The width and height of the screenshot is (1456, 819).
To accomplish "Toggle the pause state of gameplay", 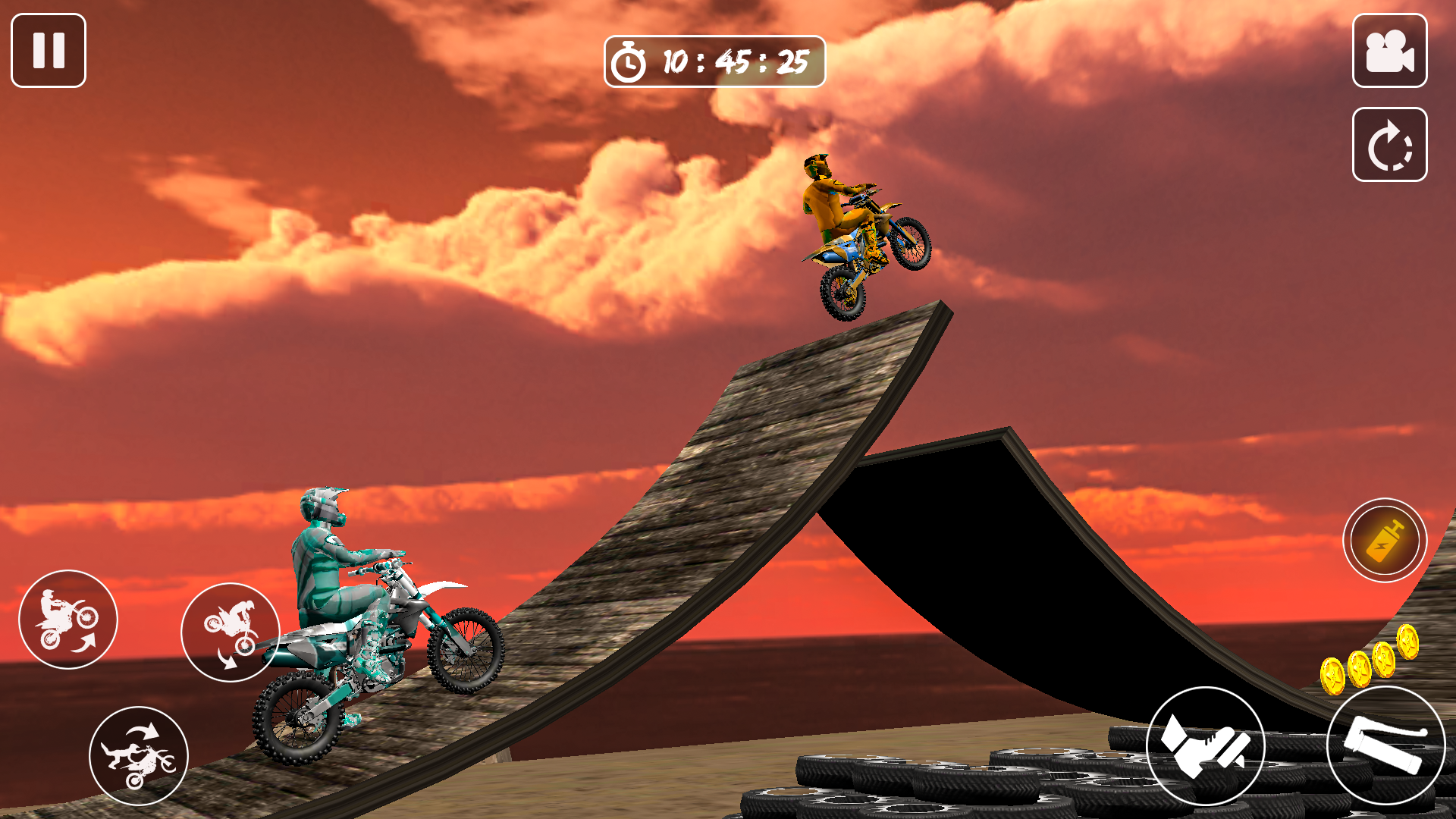I will pos(48,50).
